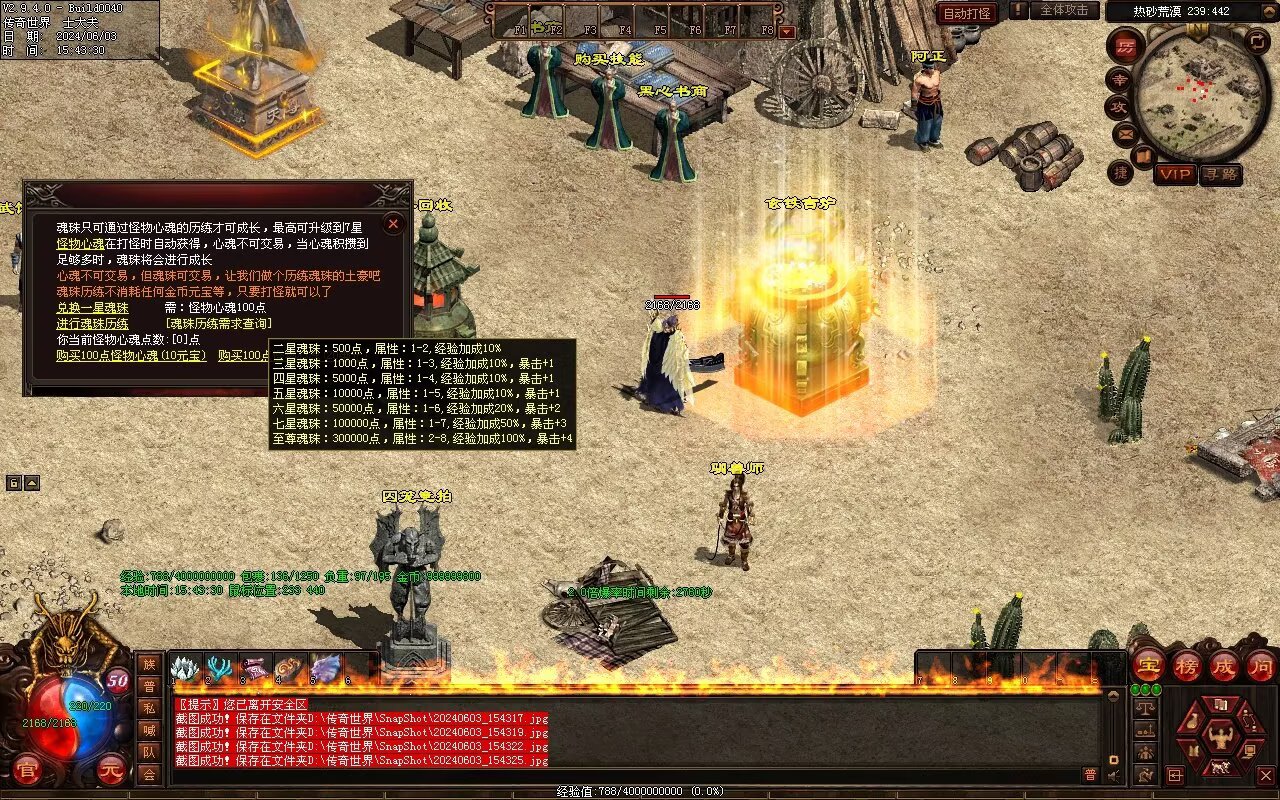Buy 100 monster soul points for 10 元宝
The width and height of the screenshot is (1280, 800).
(x=131, y=355)
